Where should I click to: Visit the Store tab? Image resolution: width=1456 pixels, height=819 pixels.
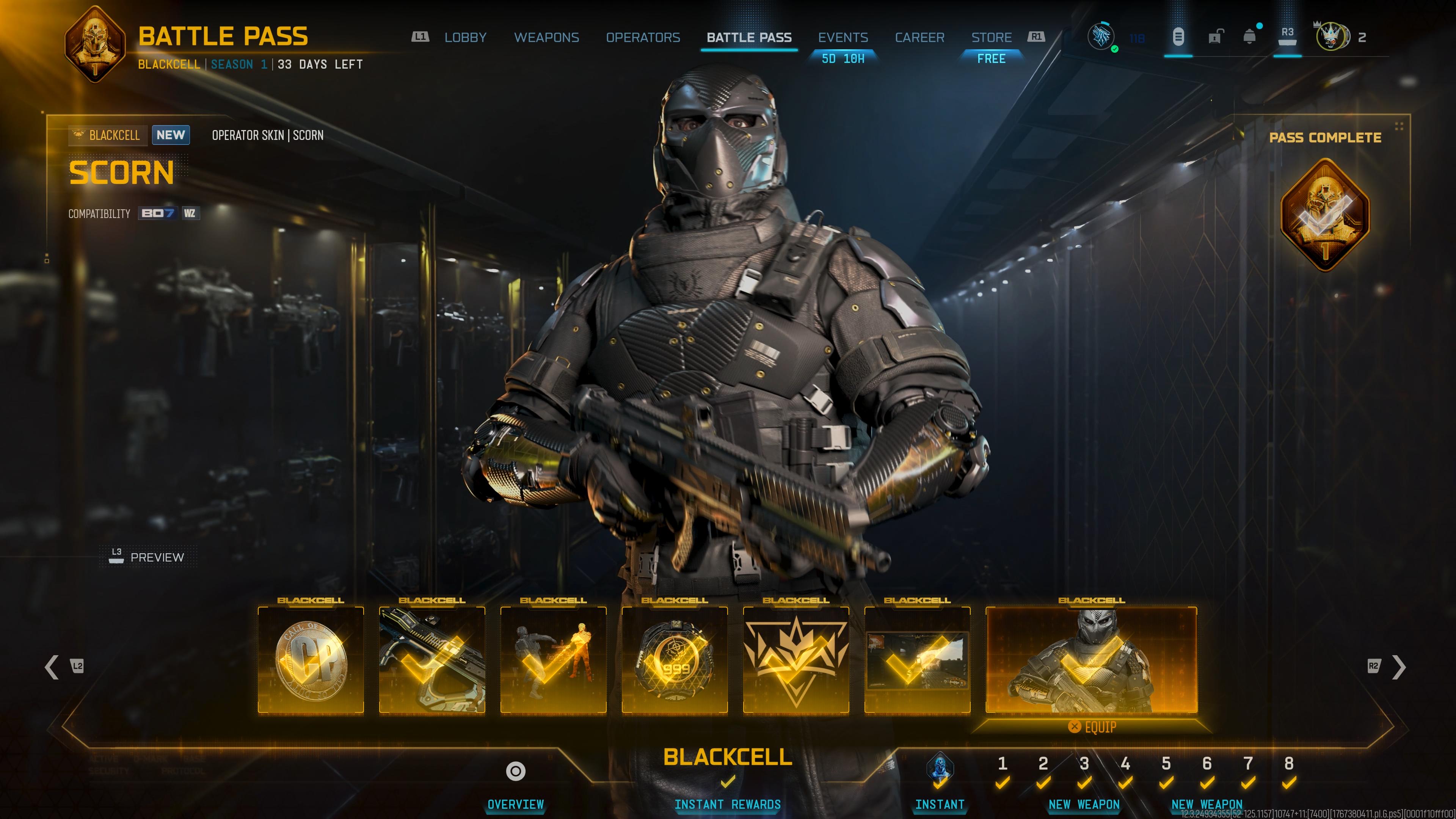point(991,37)
